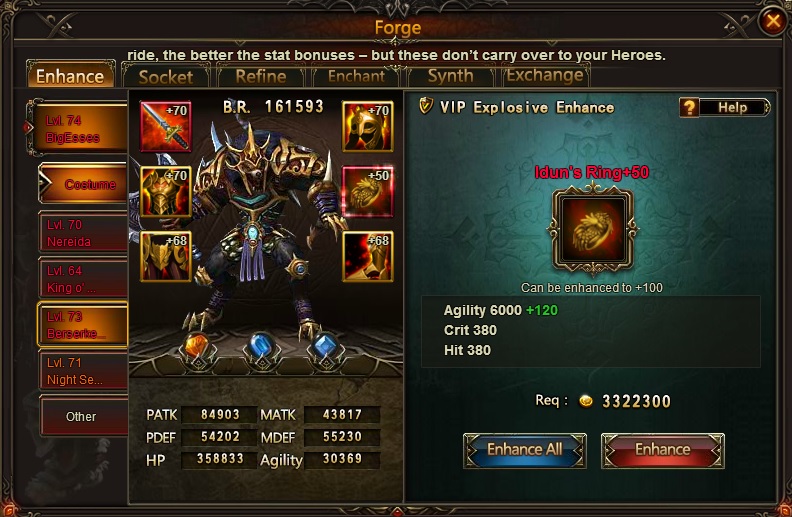Pick the +70 chest armor slot
The width and height of the screenshot is (792, 517).
click(x=166, y=192)
